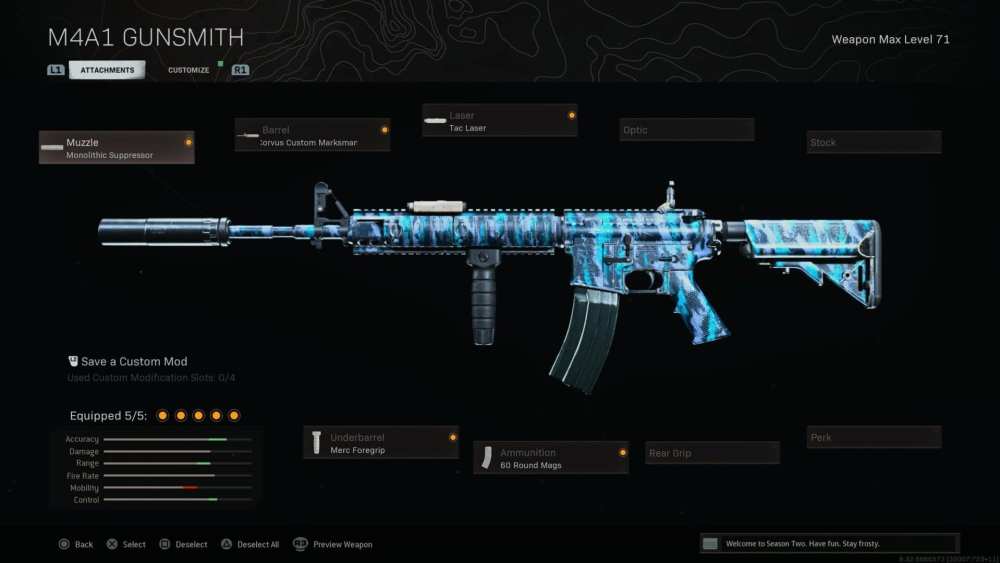Select the Underbarrel Merc Foregrip slot
1000x563 pixels.
(x=381, y=443)
